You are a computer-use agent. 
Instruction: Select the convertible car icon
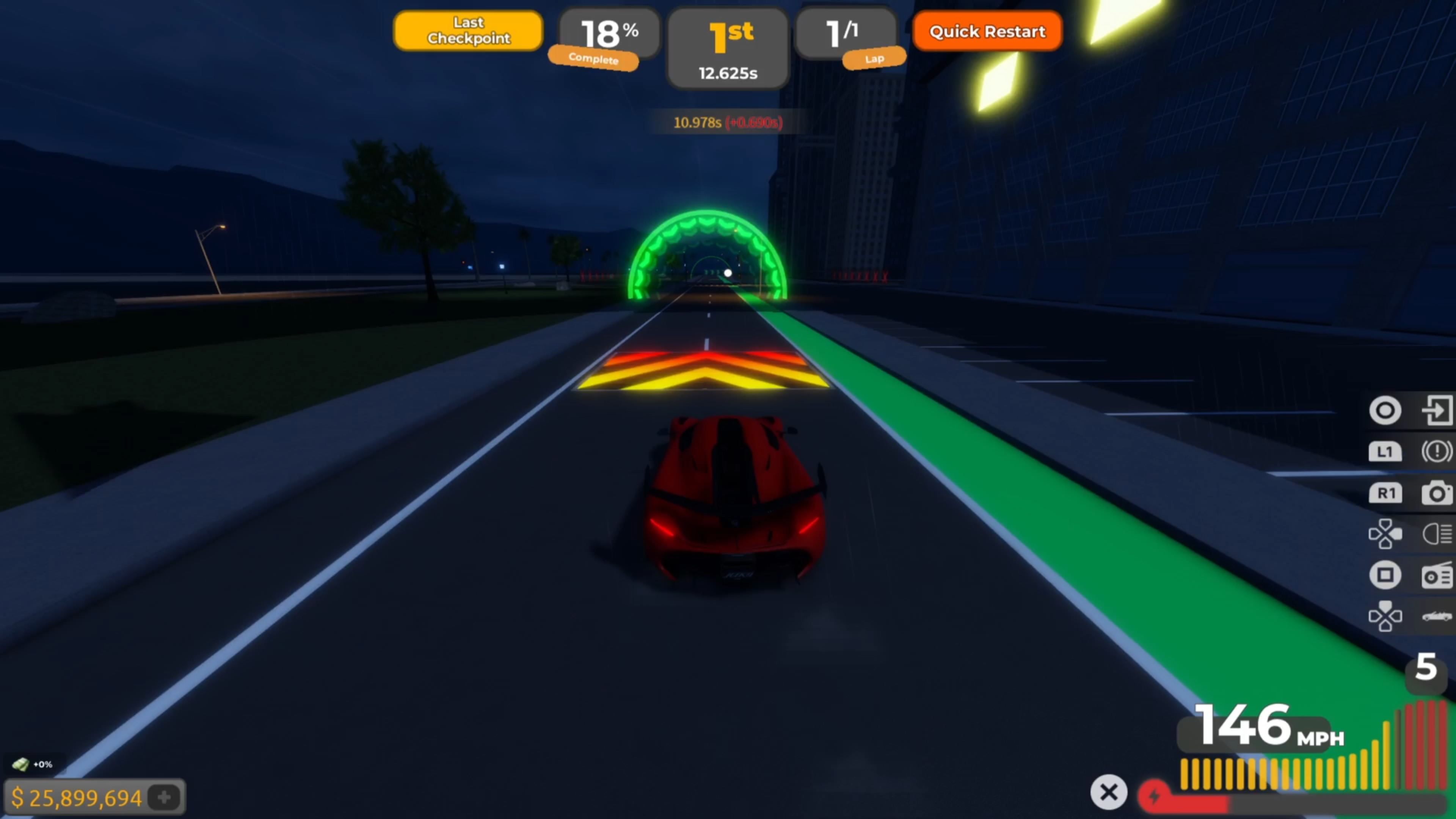tap(1436, 616)
